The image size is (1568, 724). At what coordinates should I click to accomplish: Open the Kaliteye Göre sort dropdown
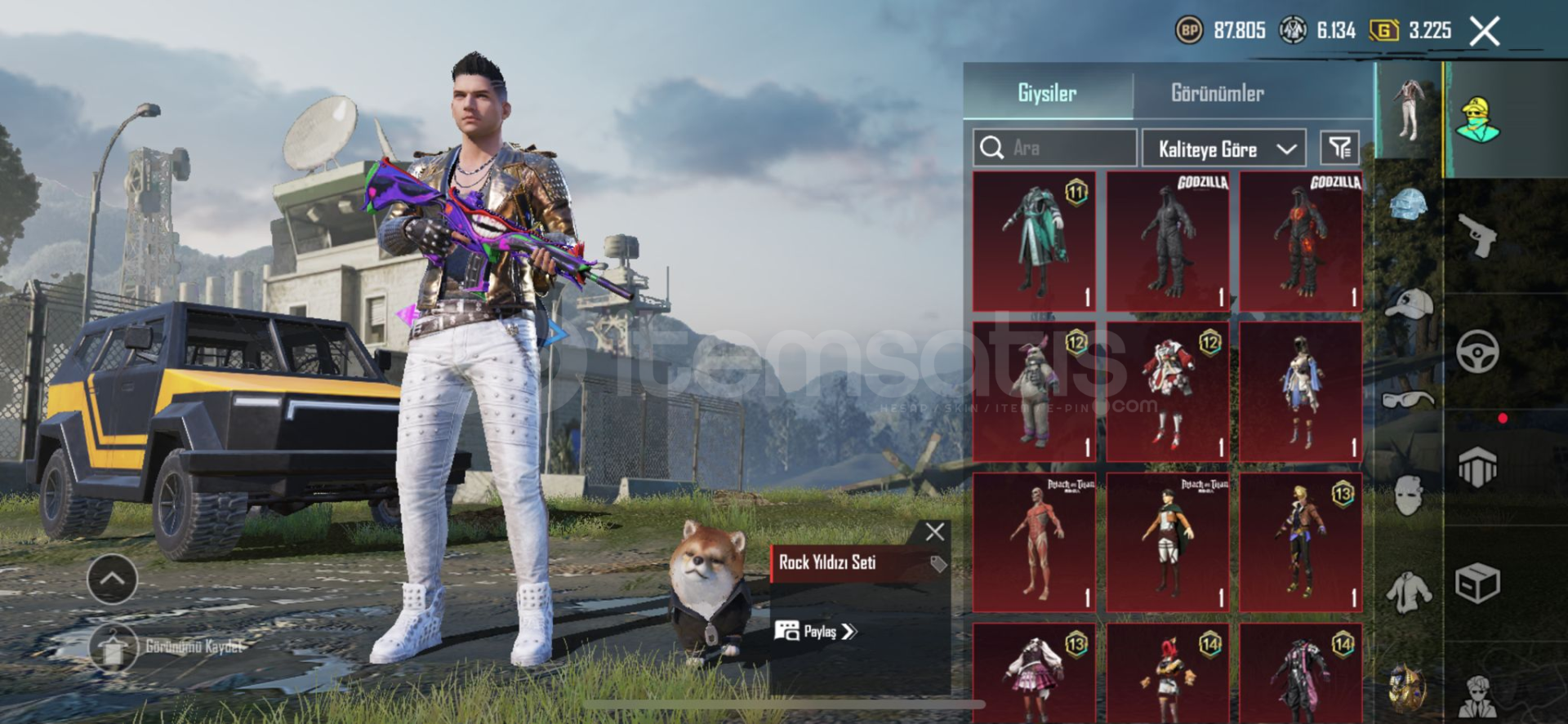(1224, 149)
